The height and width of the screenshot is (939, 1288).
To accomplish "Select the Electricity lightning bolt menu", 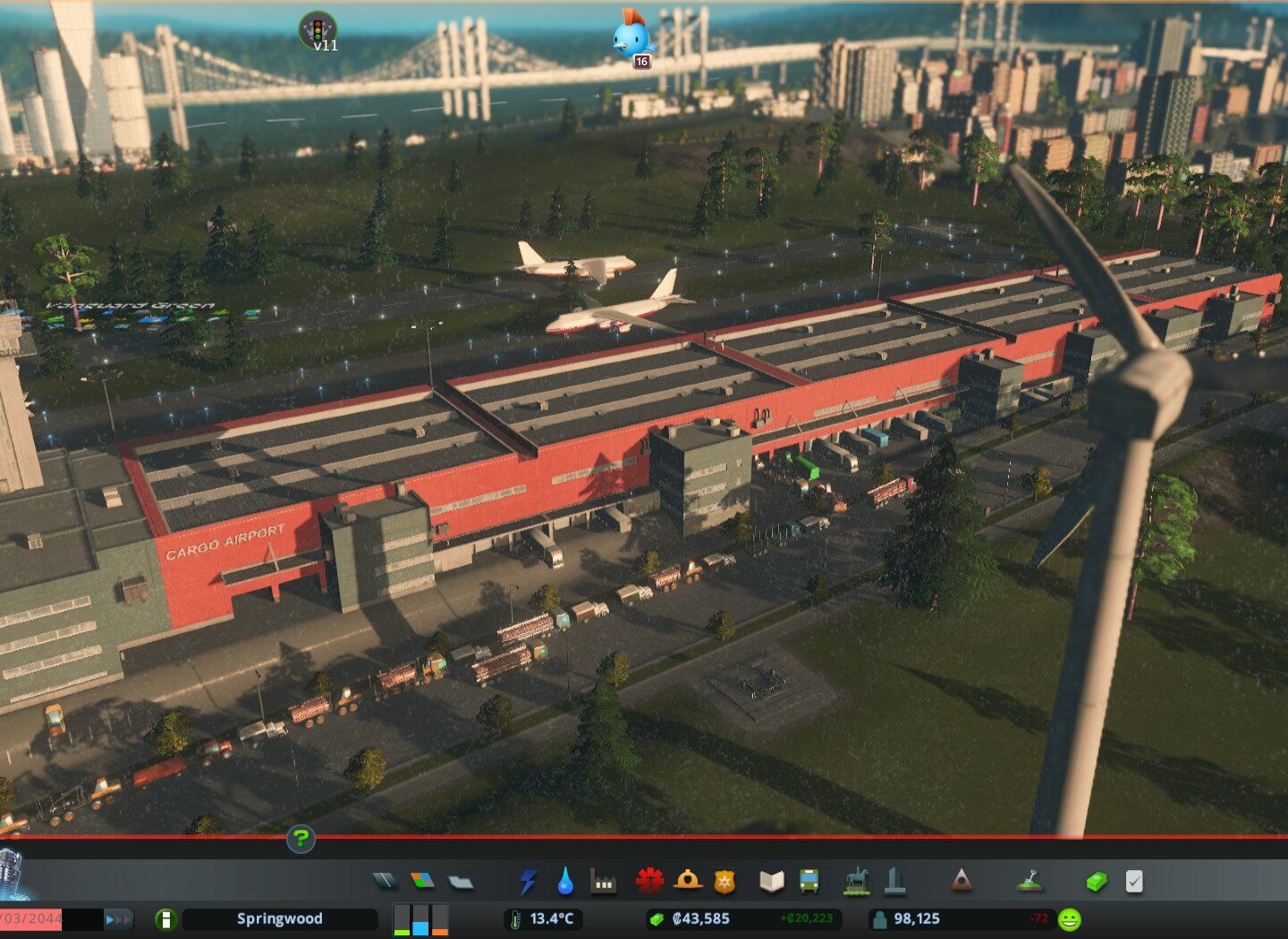I will [529, 883].
